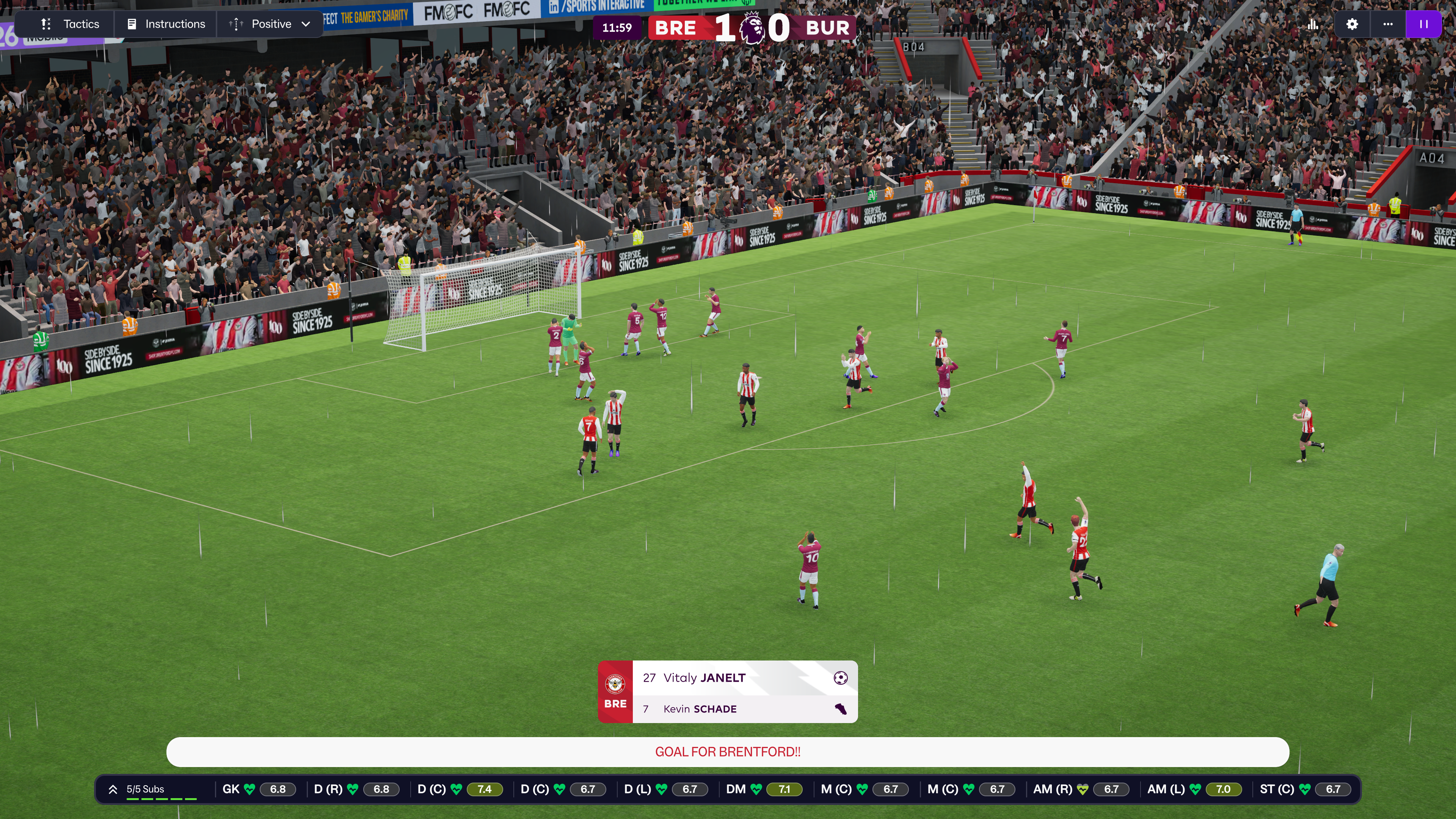This screenshot has width=1456, height=819.
Task: Click assist provider Kevin Schade's name
Action: click(700, 709)
